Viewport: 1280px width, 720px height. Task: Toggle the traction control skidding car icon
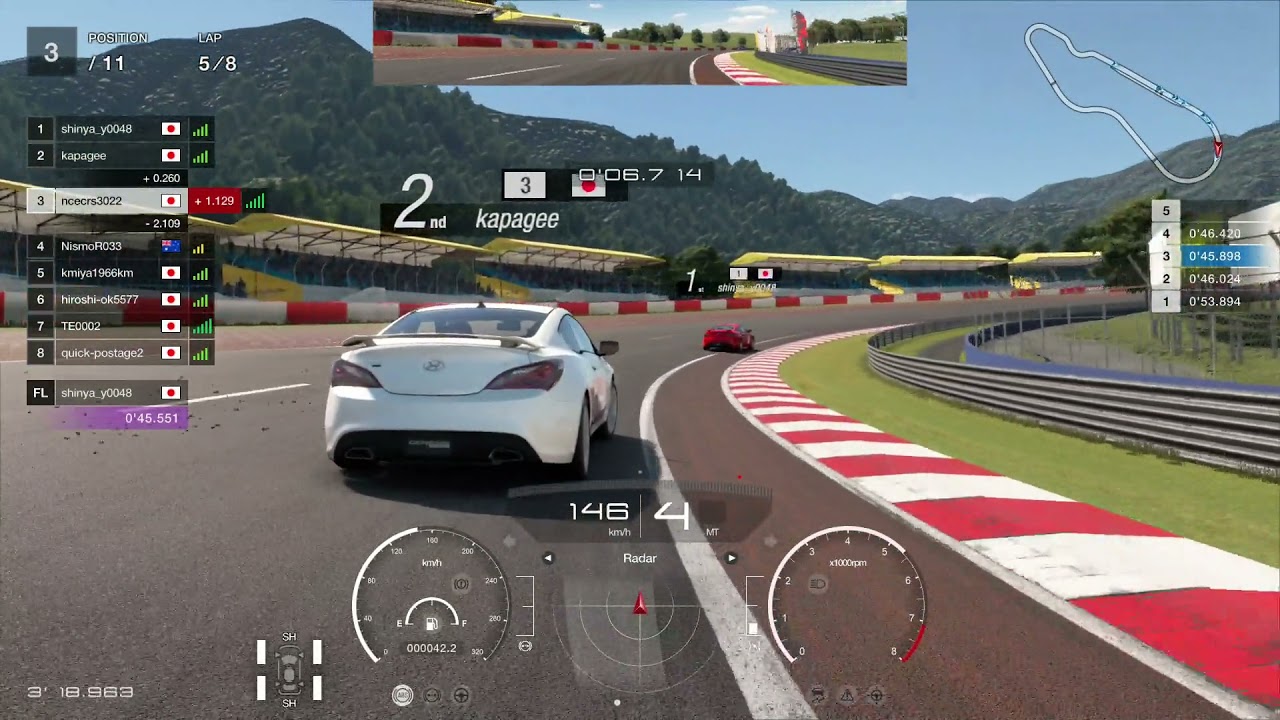click(818, 694)
